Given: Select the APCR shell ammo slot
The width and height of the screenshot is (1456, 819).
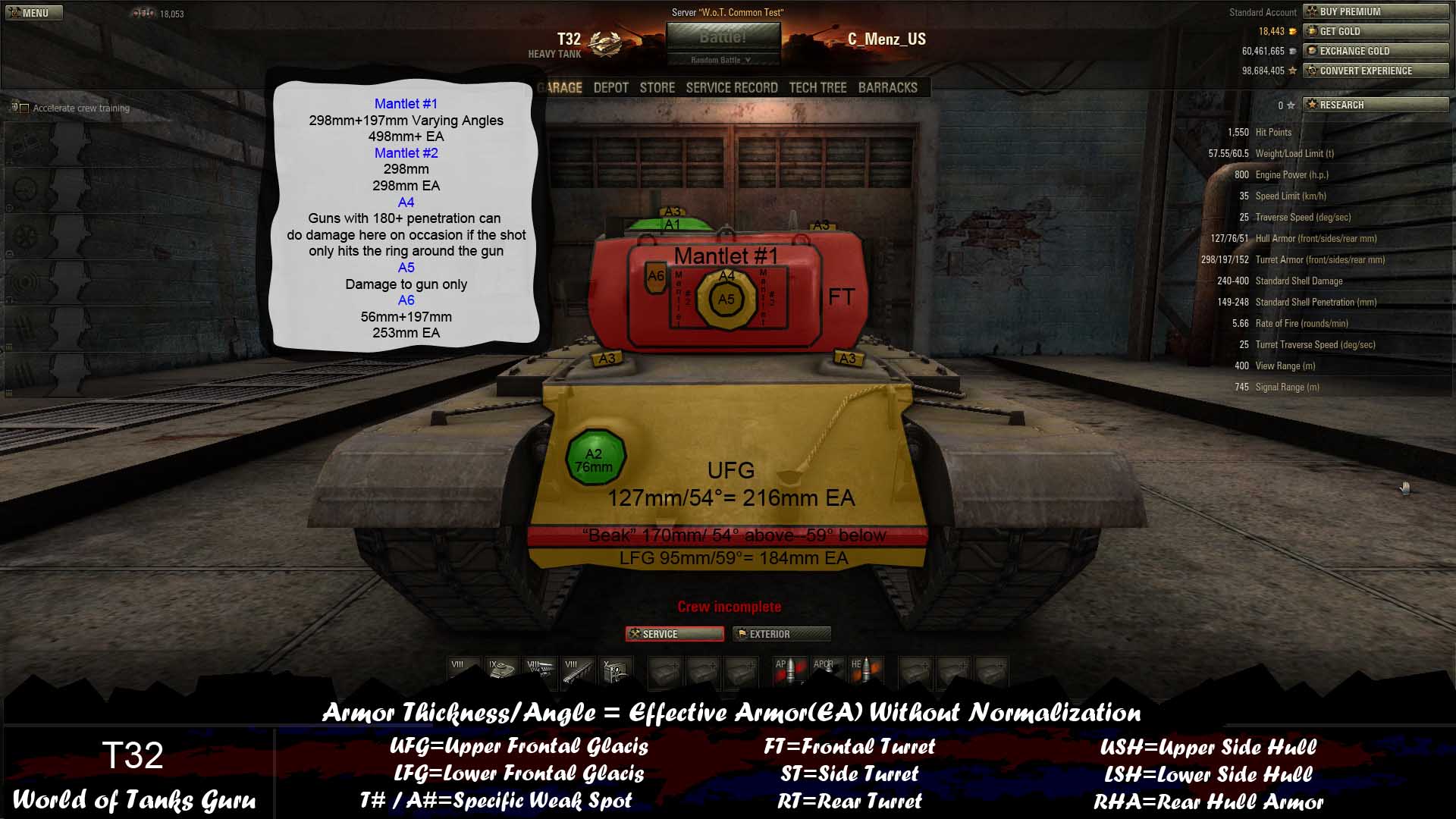Looking at the screenshot, I should pyautogui.click(x=827, y=671).
